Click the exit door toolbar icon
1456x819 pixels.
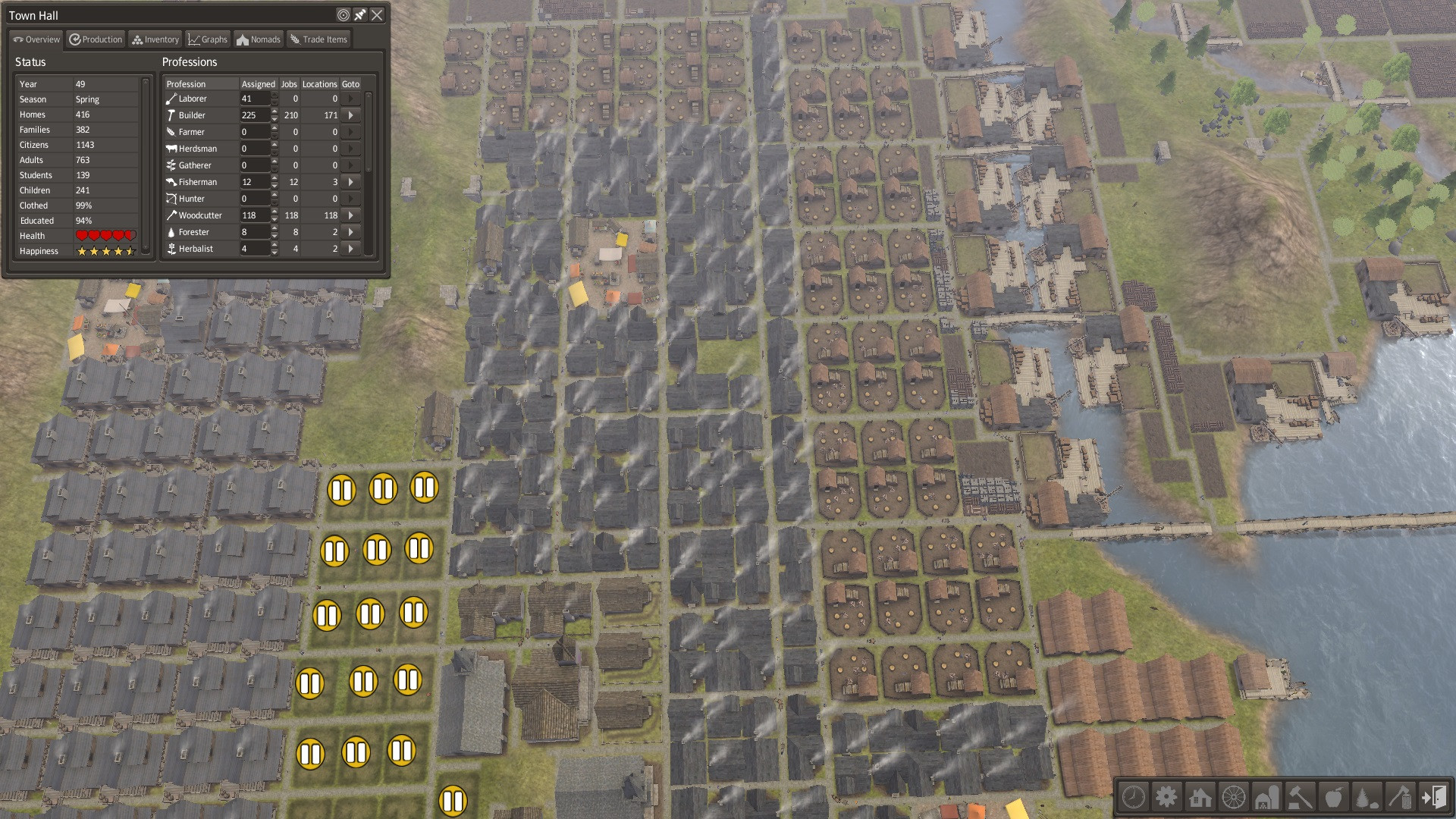point(1434,797)
